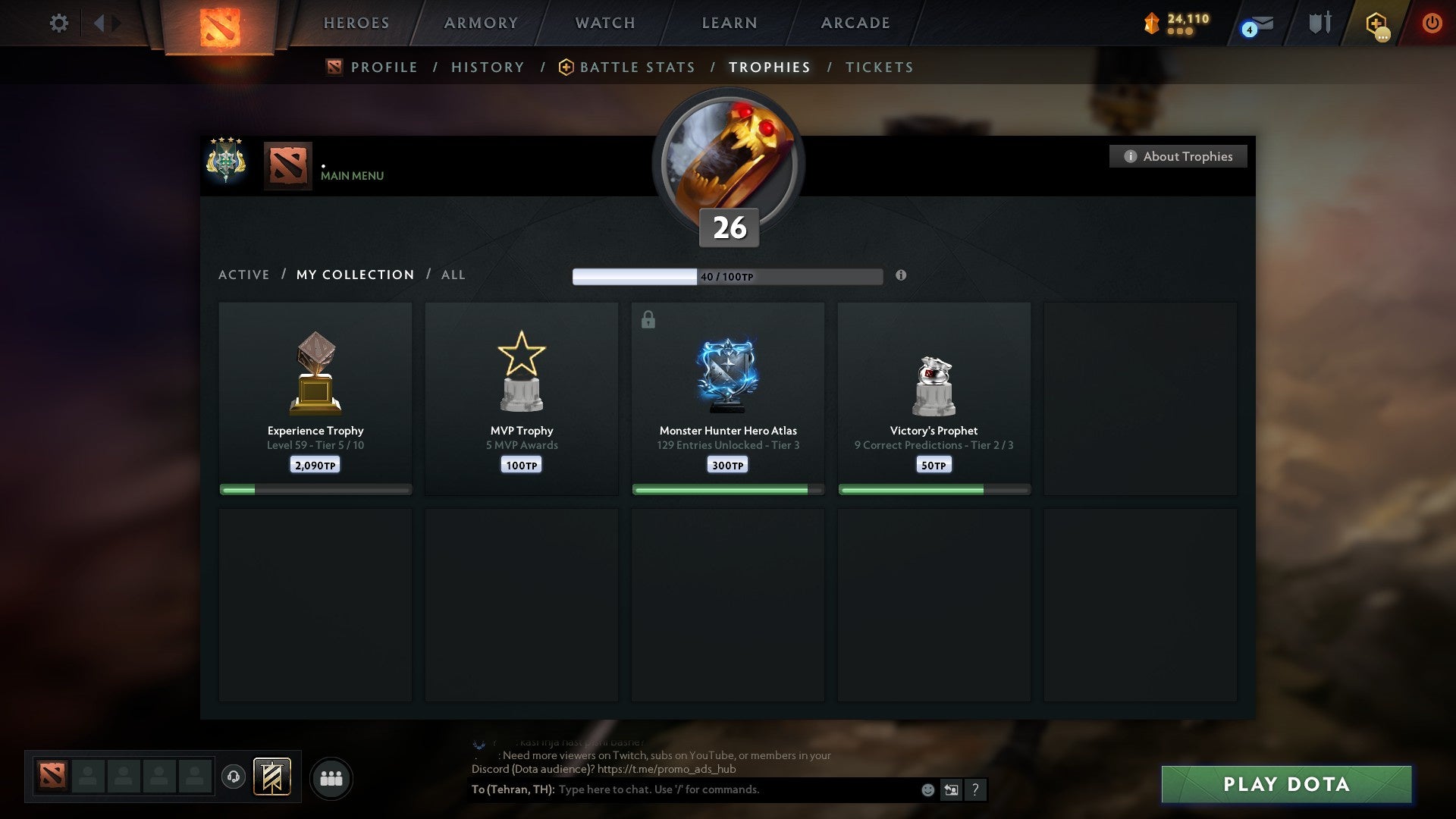This screenshot has height=819, width=1456.
Task: Open the emoticon picker in chat
Action: coord(928,789)
